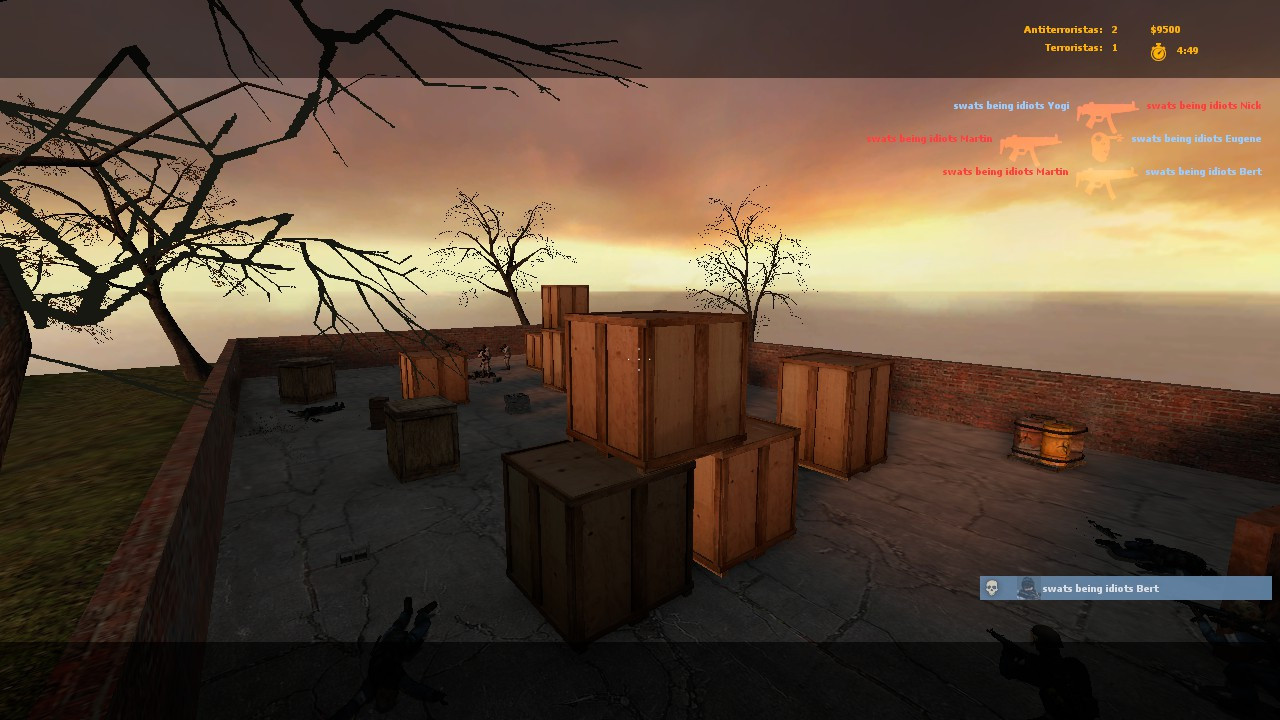Click the blue name 'swats being idiots Yogi'
The height and width of the screenshot is (720, 1280).
(x=1011, y=105)
